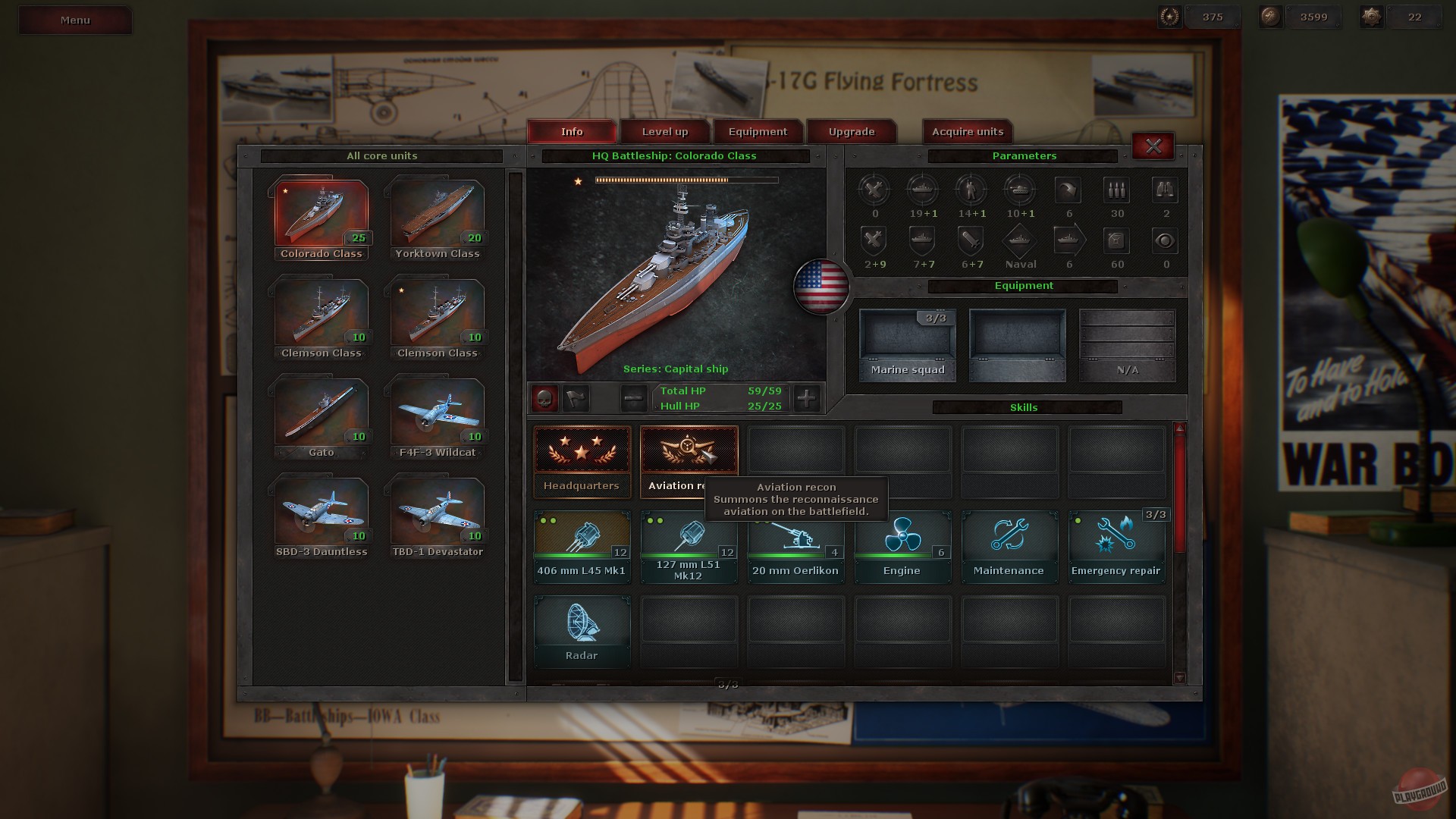
Task: Click the eye visibility parameter icon
Action: pos(1165,241)
